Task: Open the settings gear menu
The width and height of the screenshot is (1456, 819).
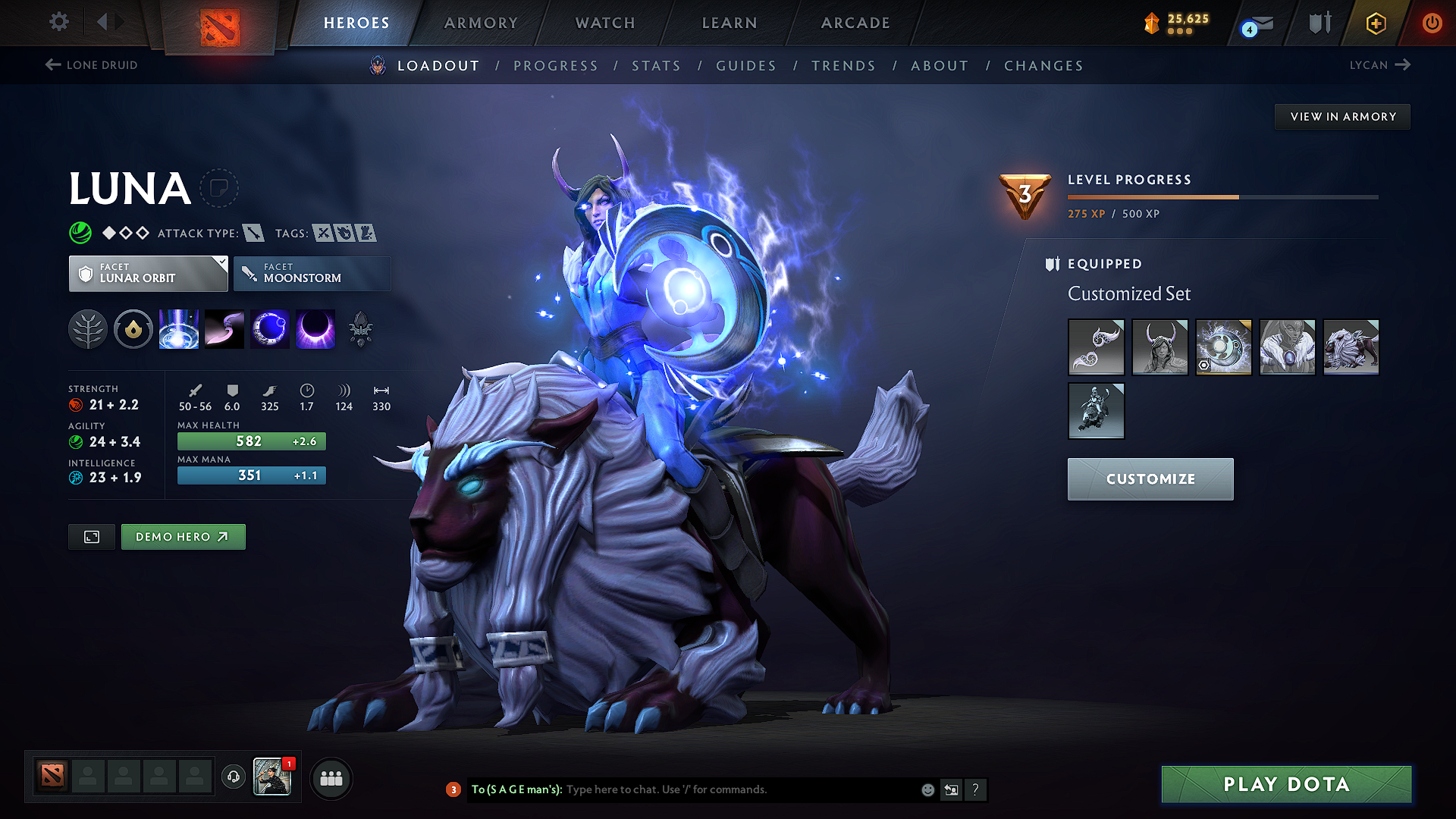Action: point(59,22)
